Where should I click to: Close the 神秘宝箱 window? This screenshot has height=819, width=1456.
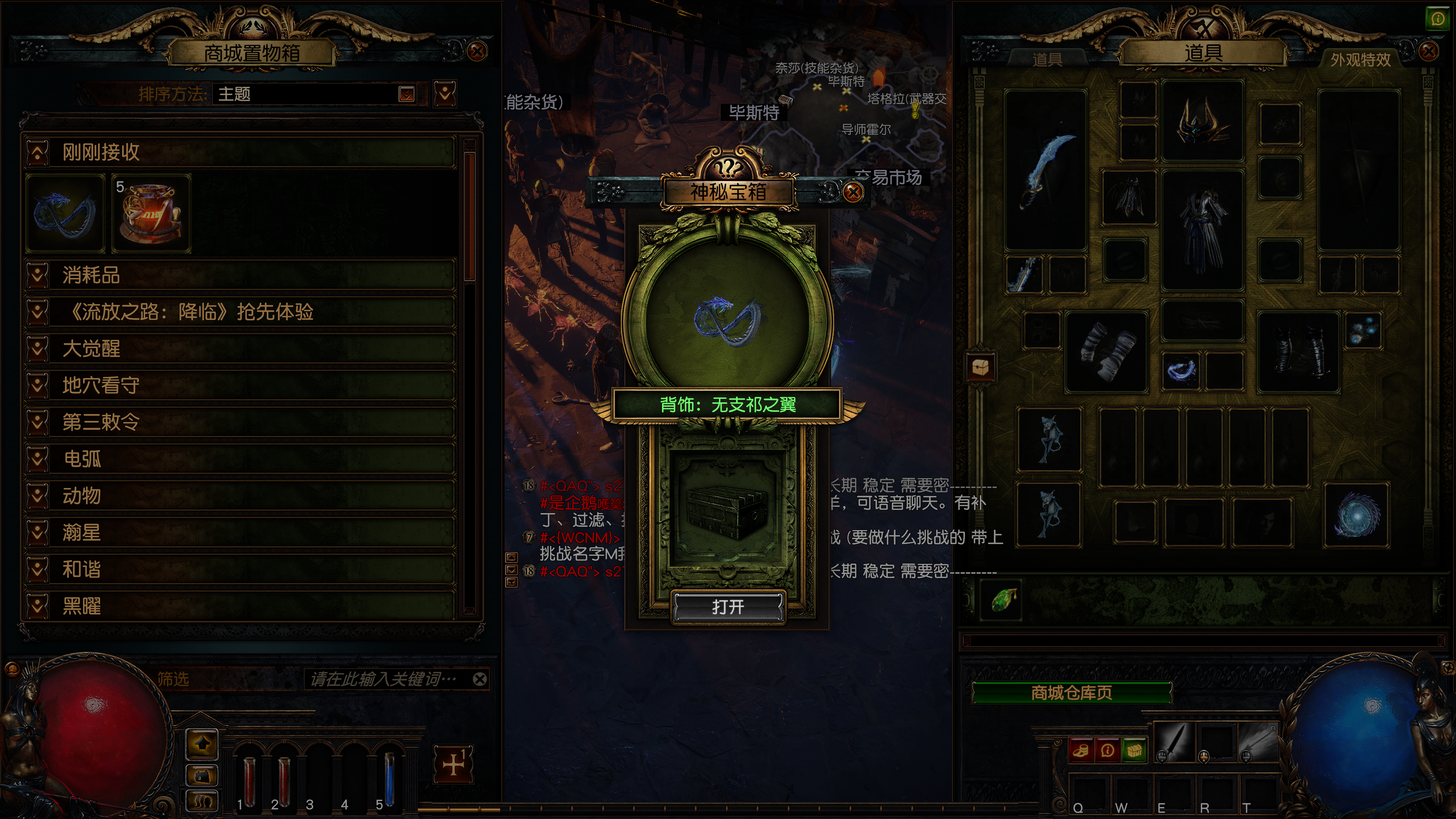[x=853, y=192]
